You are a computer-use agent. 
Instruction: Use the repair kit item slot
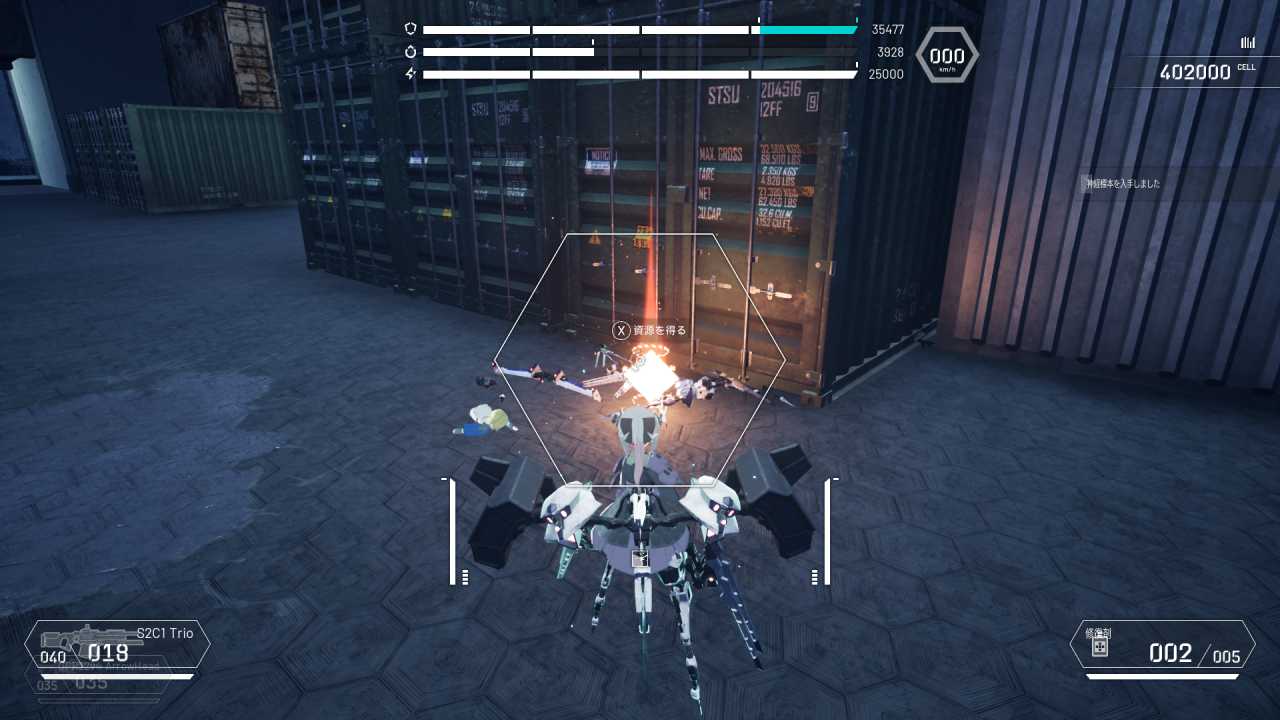[1162, 646]
